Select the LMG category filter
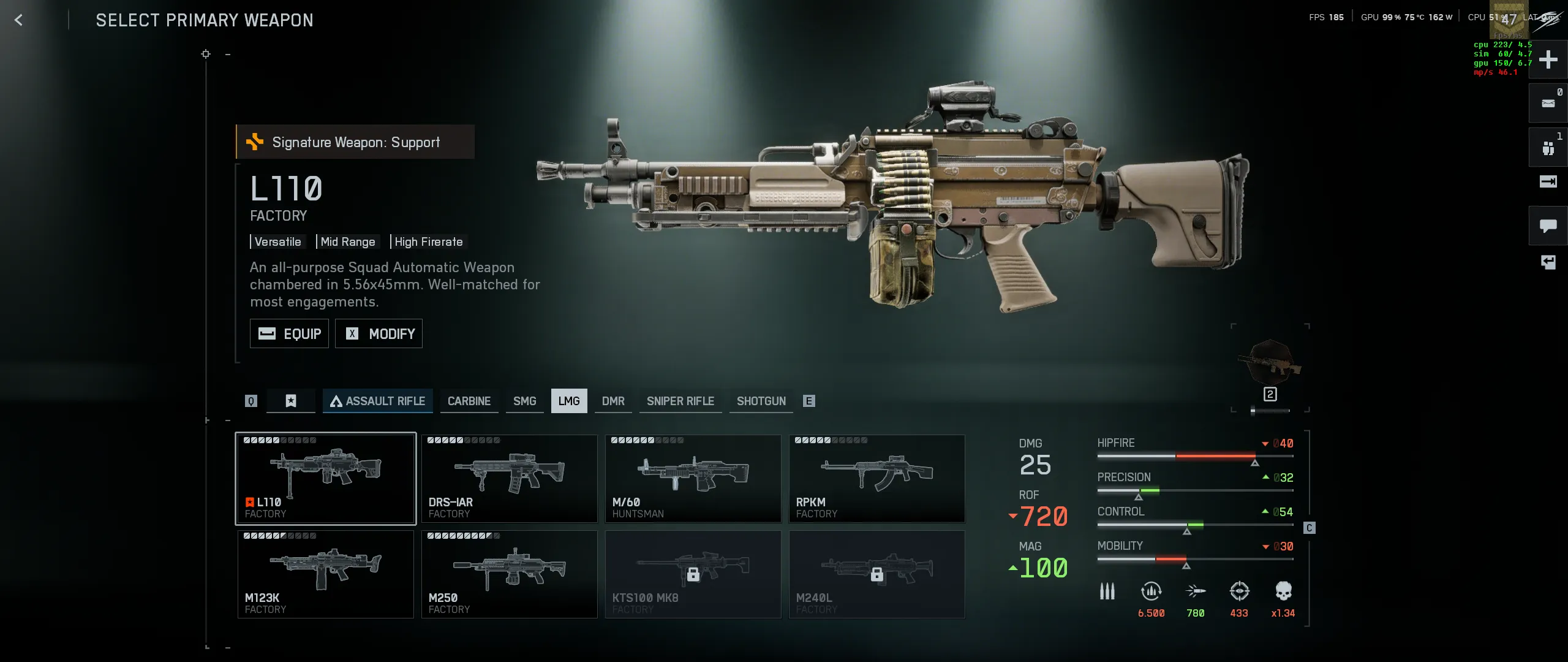The height and width of the screenshot is (662, 1568). click(x=569, y=401)
